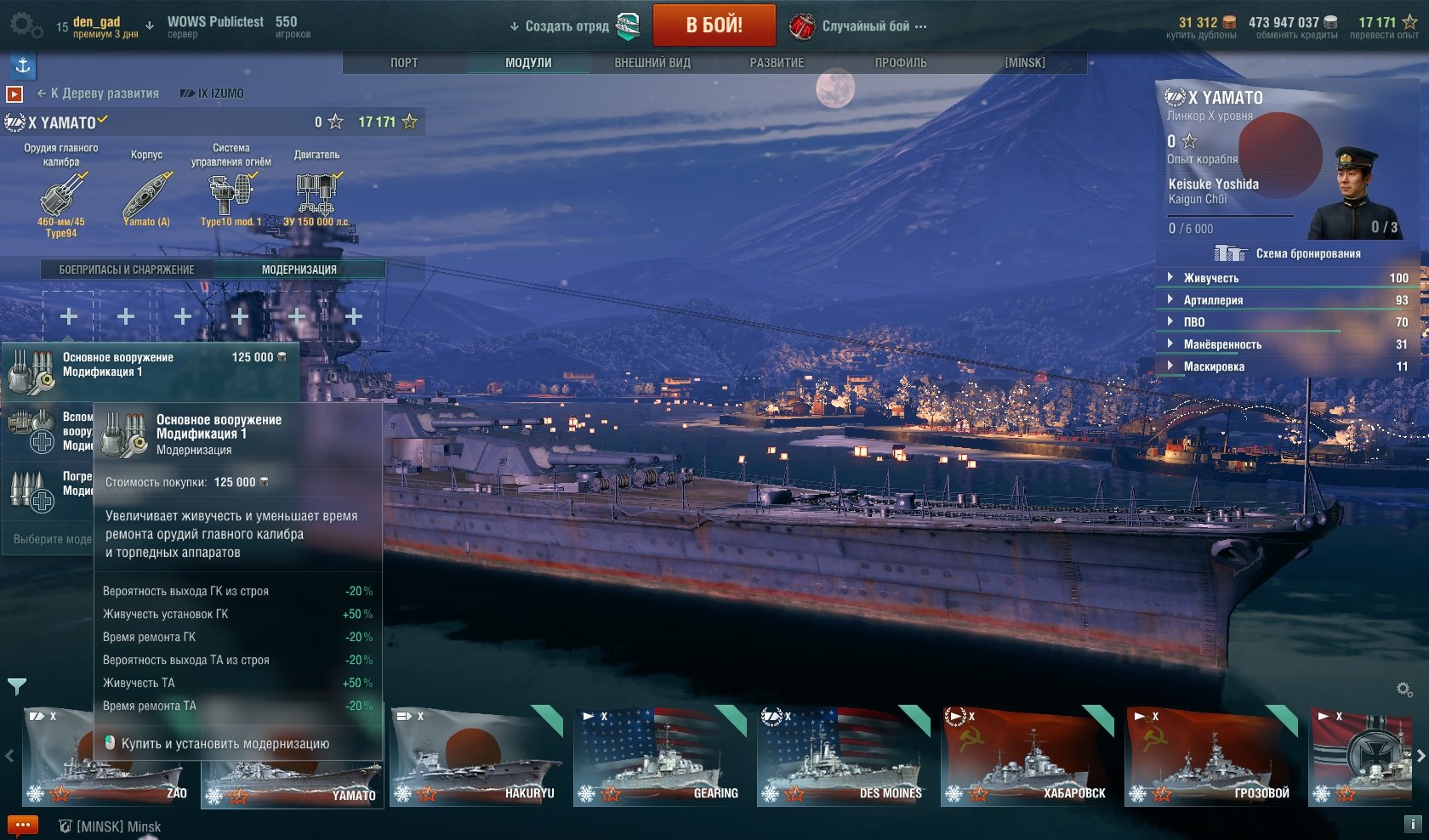Open the ВНЕШНИЙ ВИД tab

[652, 63]
